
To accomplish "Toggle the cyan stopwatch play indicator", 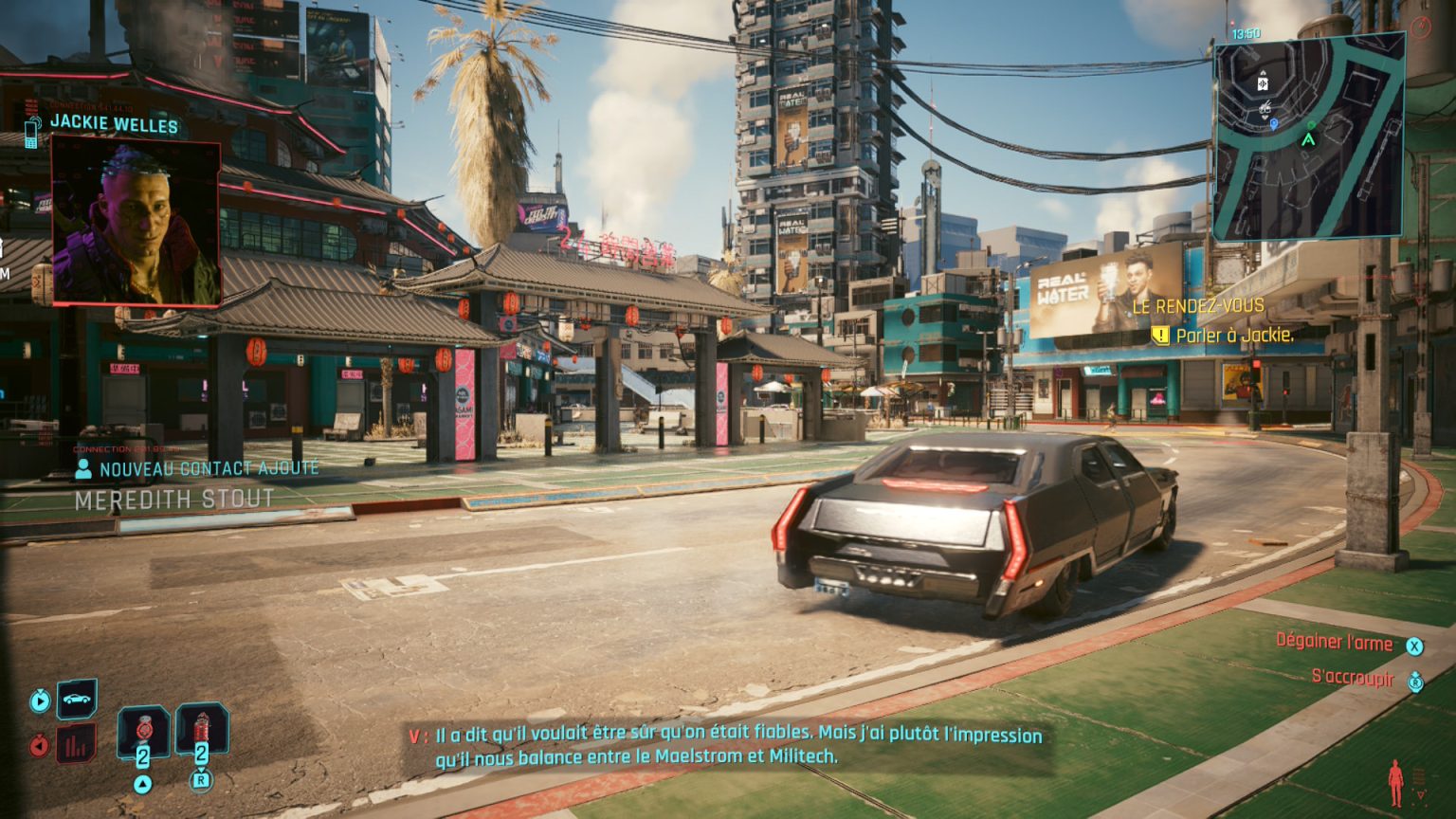I will click(x=40, y=700).
